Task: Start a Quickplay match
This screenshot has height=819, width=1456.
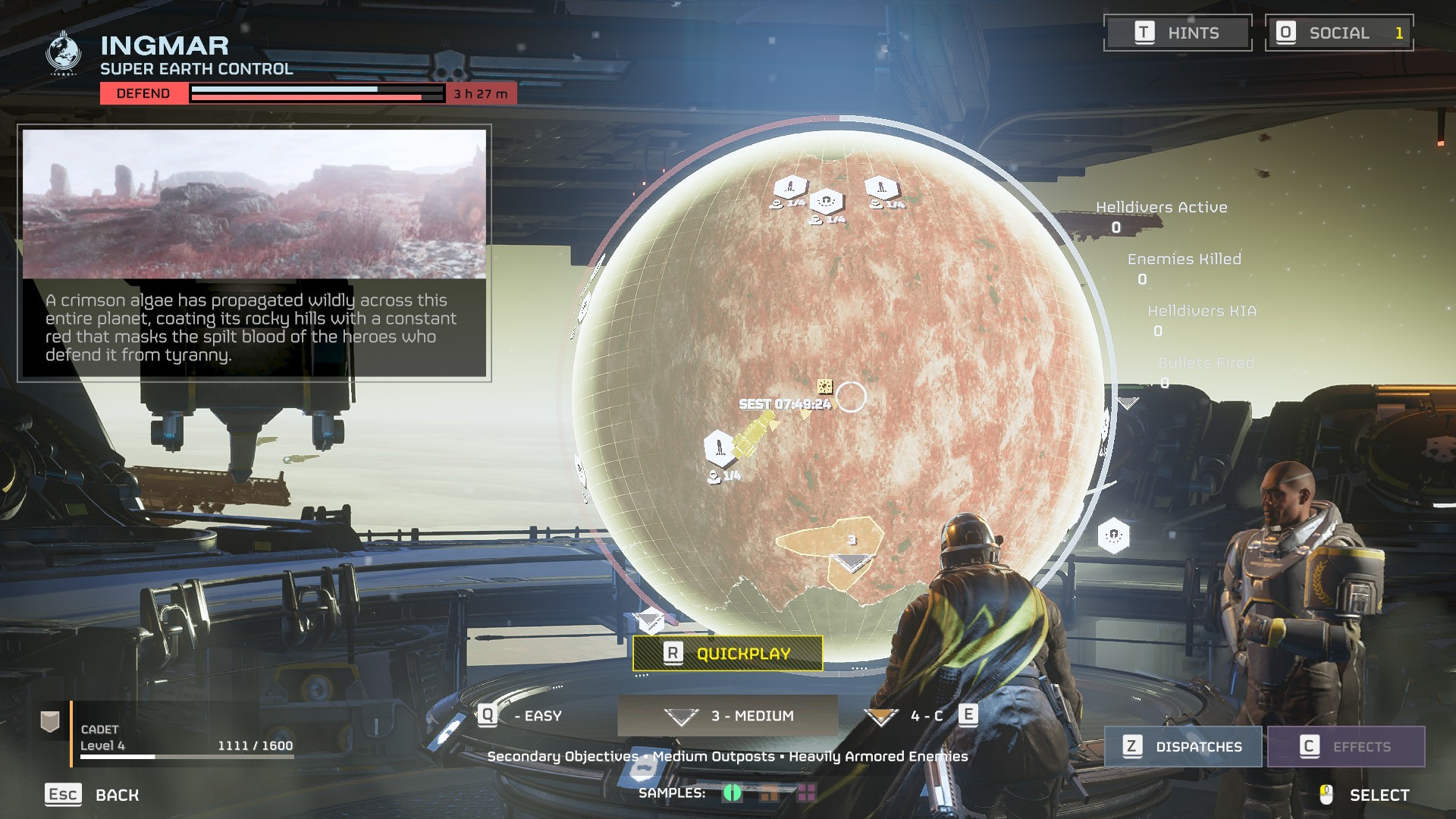Action: point(727,654)
